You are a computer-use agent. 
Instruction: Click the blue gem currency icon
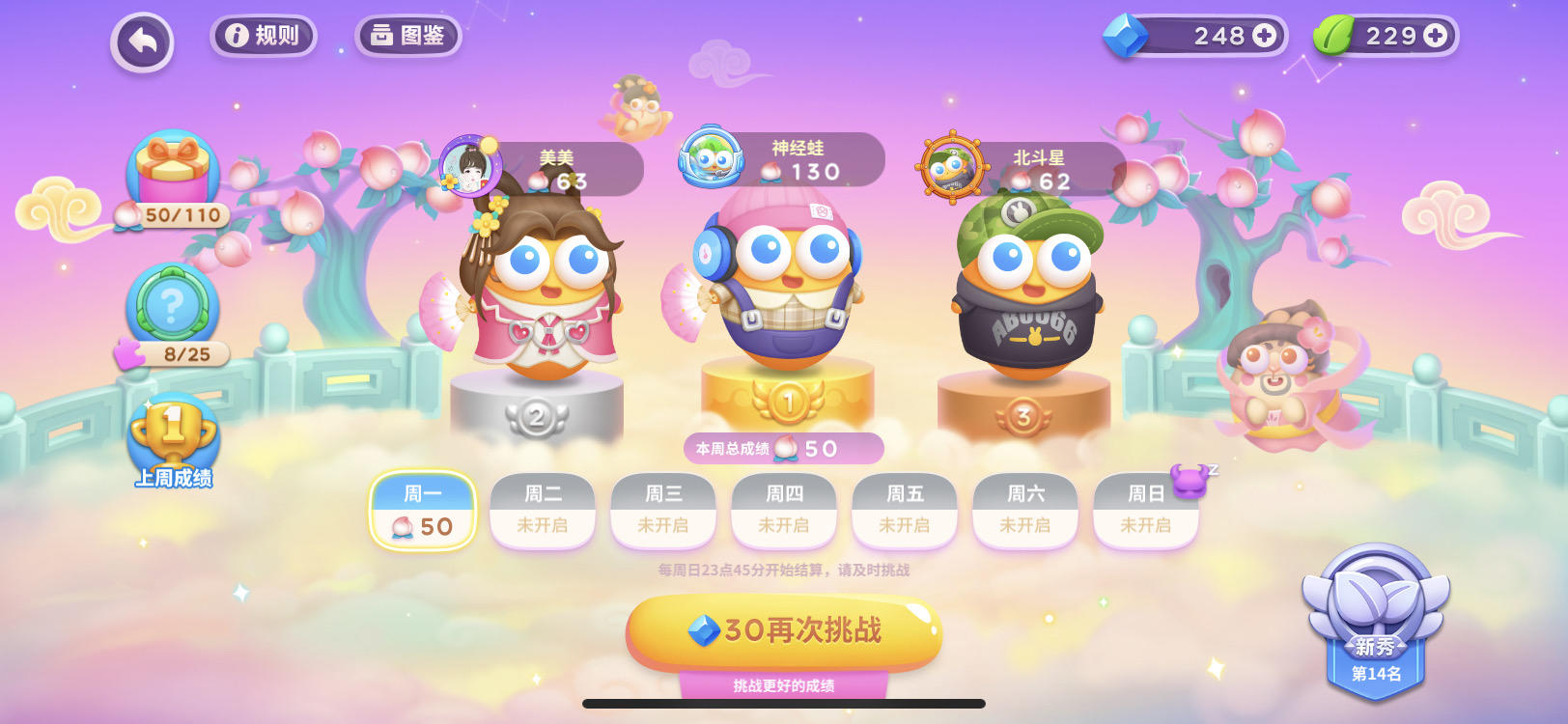tap(1126, 34)
